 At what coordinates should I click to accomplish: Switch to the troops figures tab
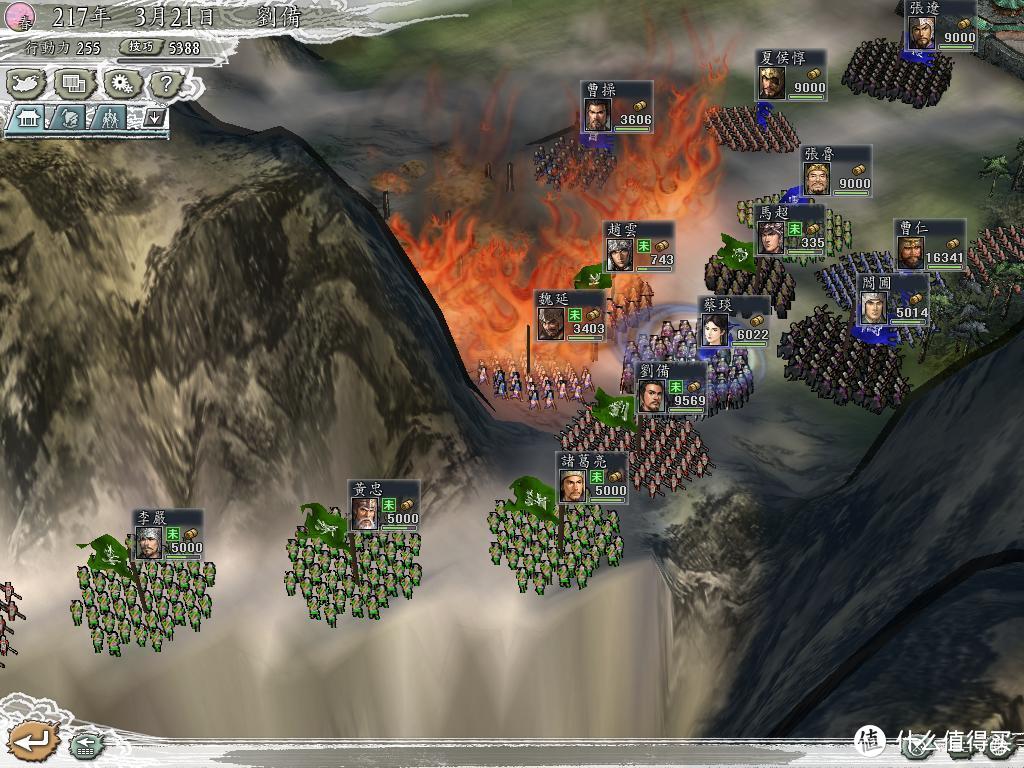pos(111,118)
